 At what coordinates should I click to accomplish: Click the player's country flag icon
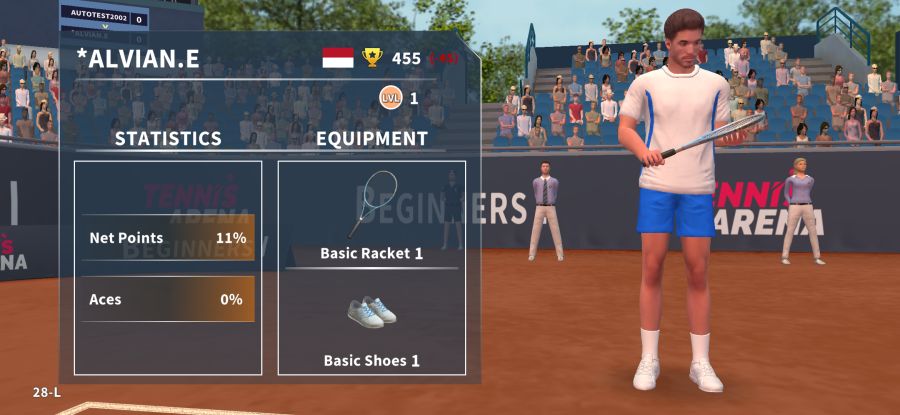[338, 58]
